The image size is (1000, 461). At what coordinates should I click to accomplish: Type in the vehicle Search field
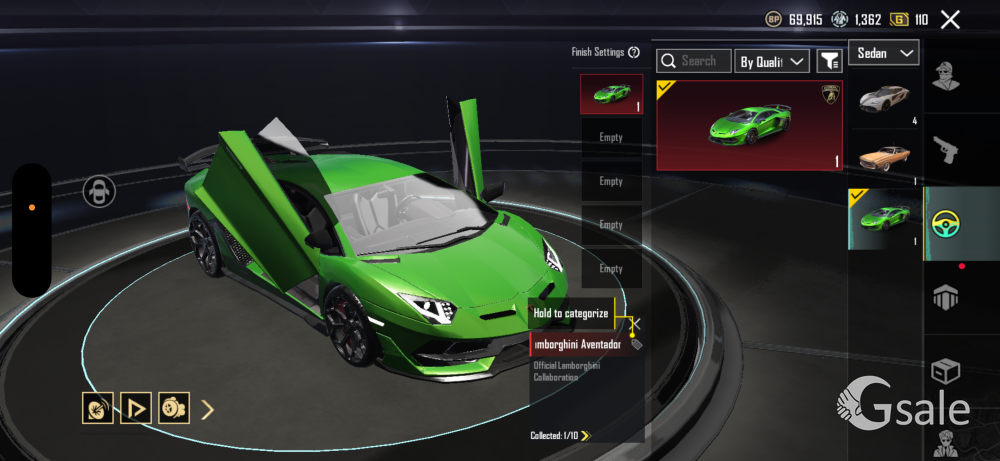coord(695,61)
